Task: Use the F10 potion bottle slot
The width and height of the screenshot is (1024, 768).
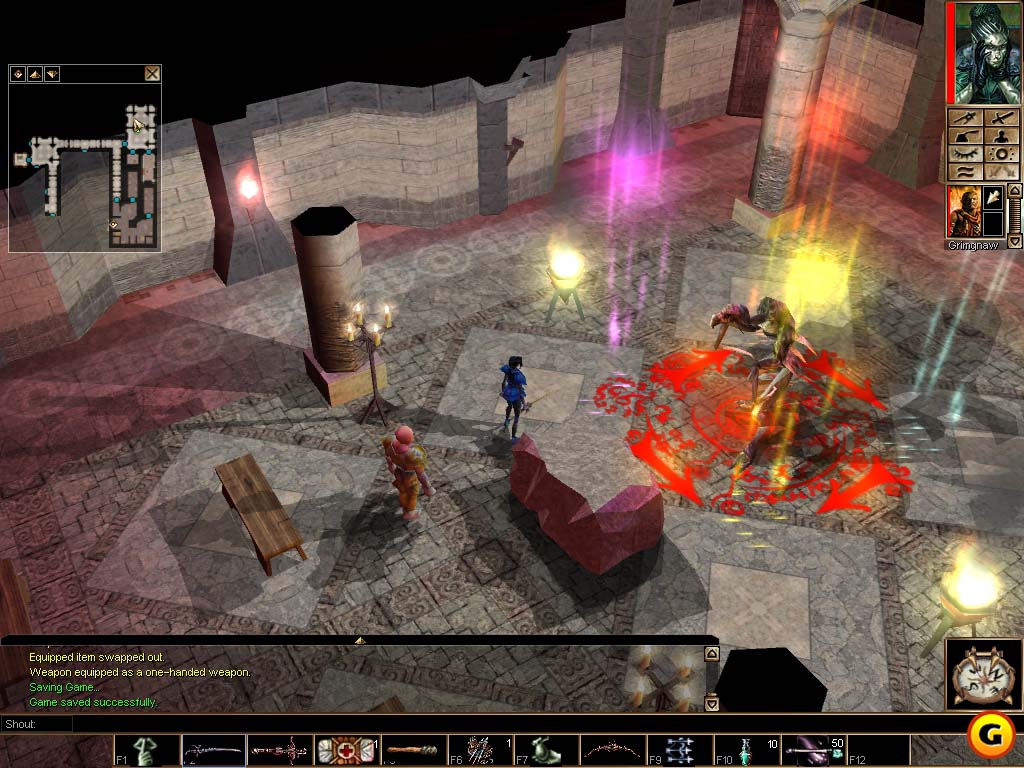Action: tap(745, 750)
